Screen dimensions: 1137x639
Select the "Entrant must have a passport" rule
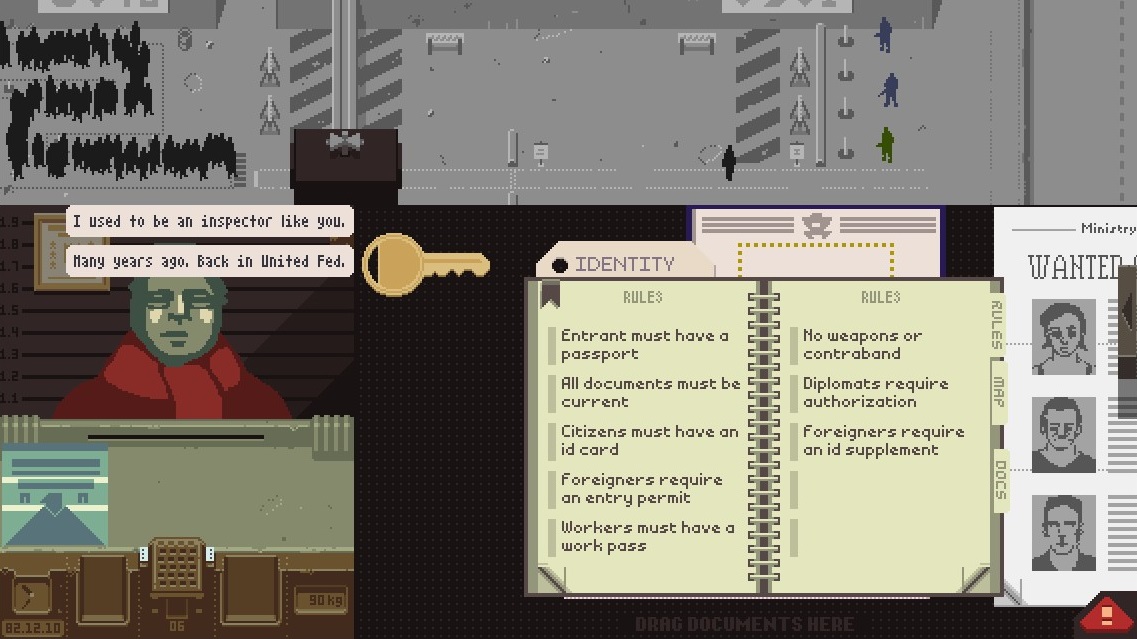click(x=645, y=344)
